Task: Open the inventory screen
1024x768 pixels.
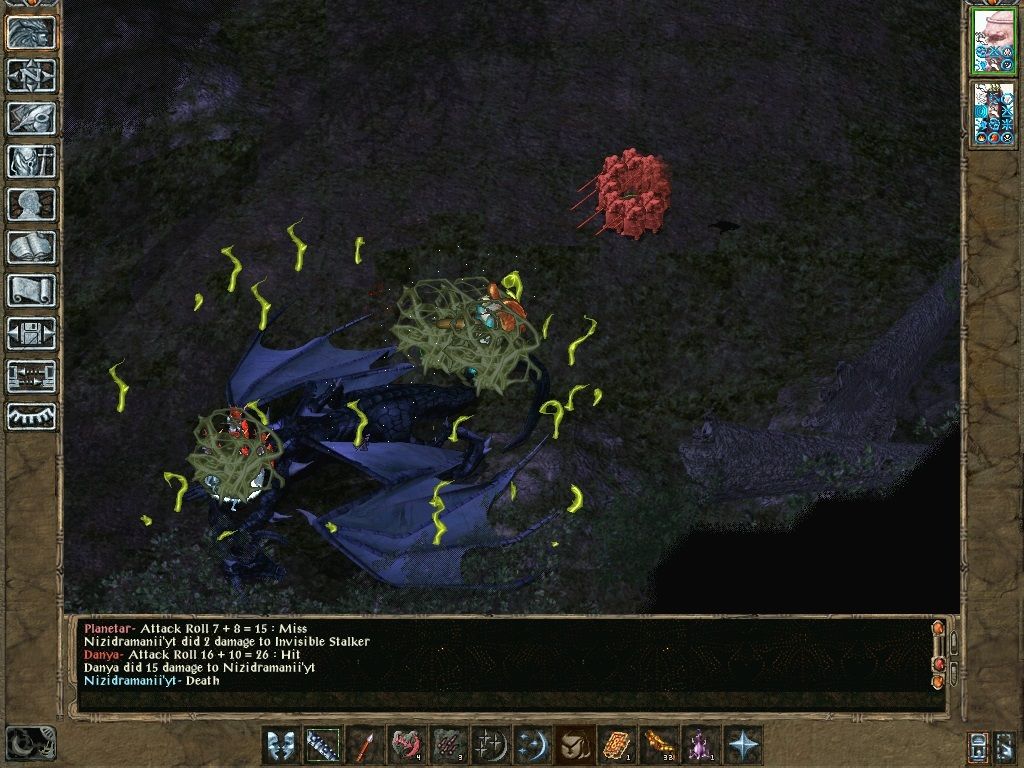Action: [x=31, y=161]
